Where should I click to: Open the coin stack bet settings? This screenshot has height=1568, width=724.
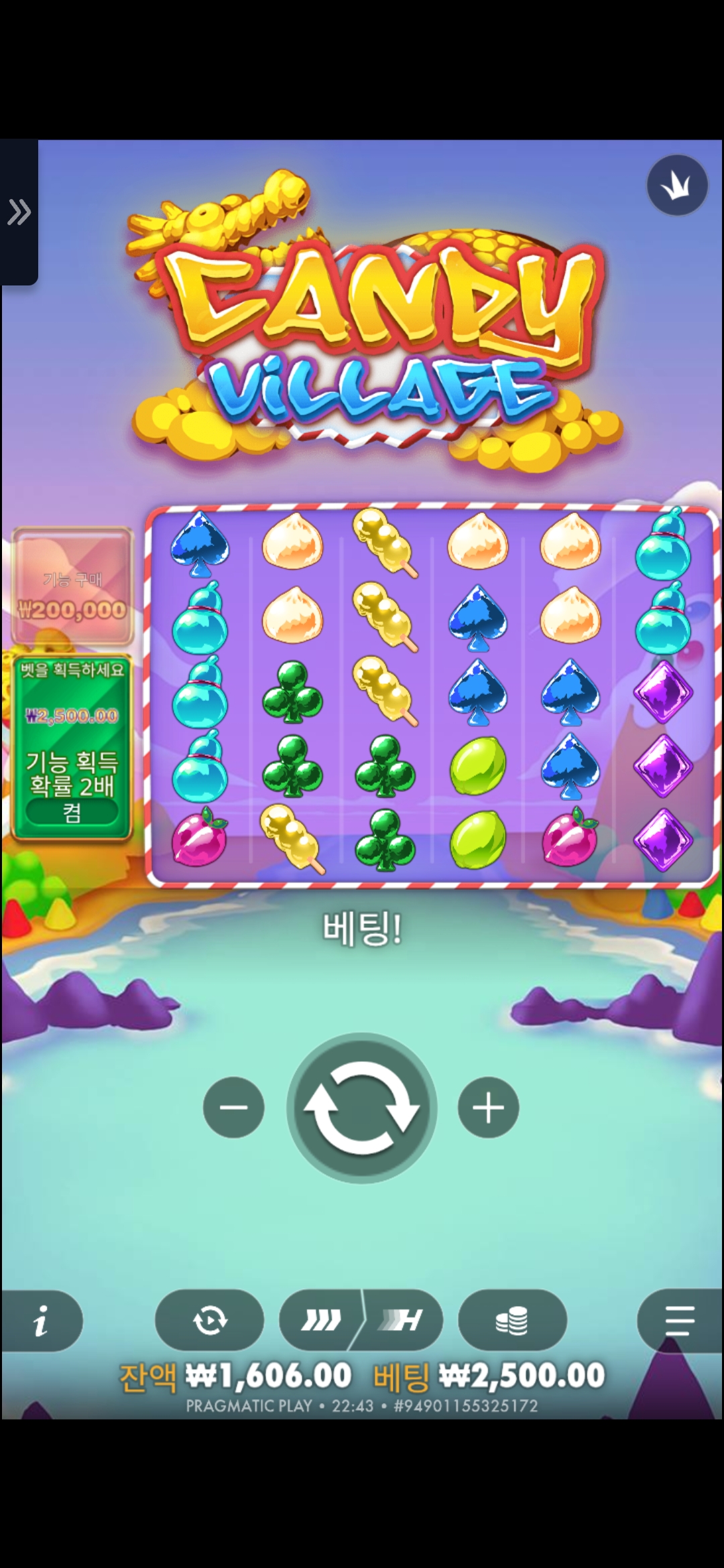(512, 1320)
